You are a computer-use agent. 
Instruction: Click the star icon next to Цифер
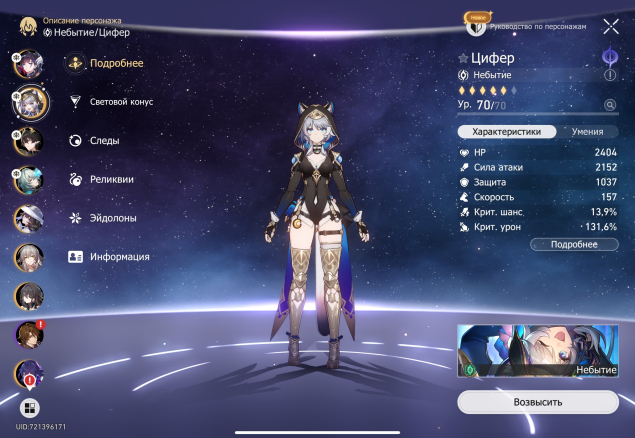click(x=463, y=58)
